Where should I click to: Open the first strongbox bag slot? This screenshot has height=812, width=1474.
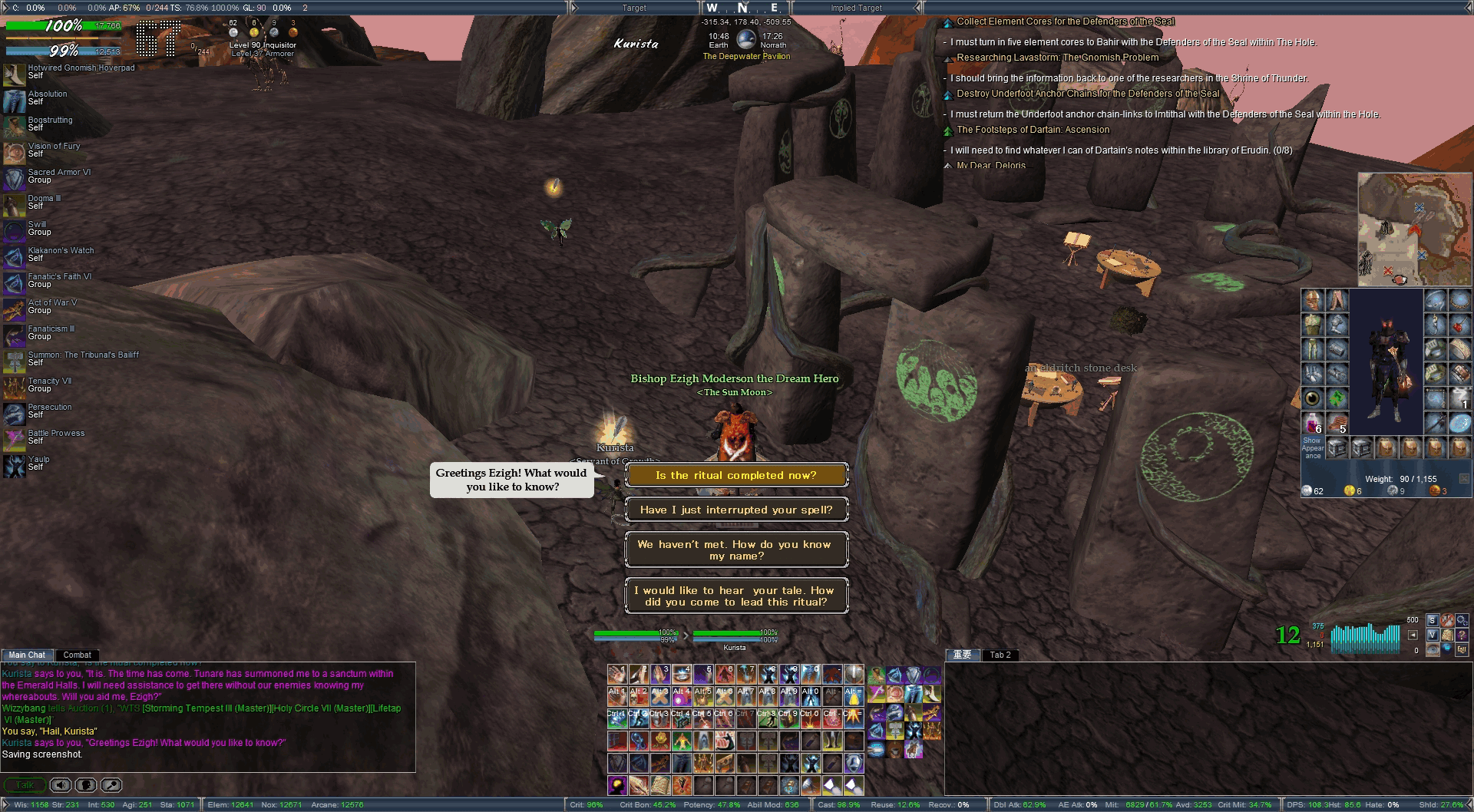1337,447
